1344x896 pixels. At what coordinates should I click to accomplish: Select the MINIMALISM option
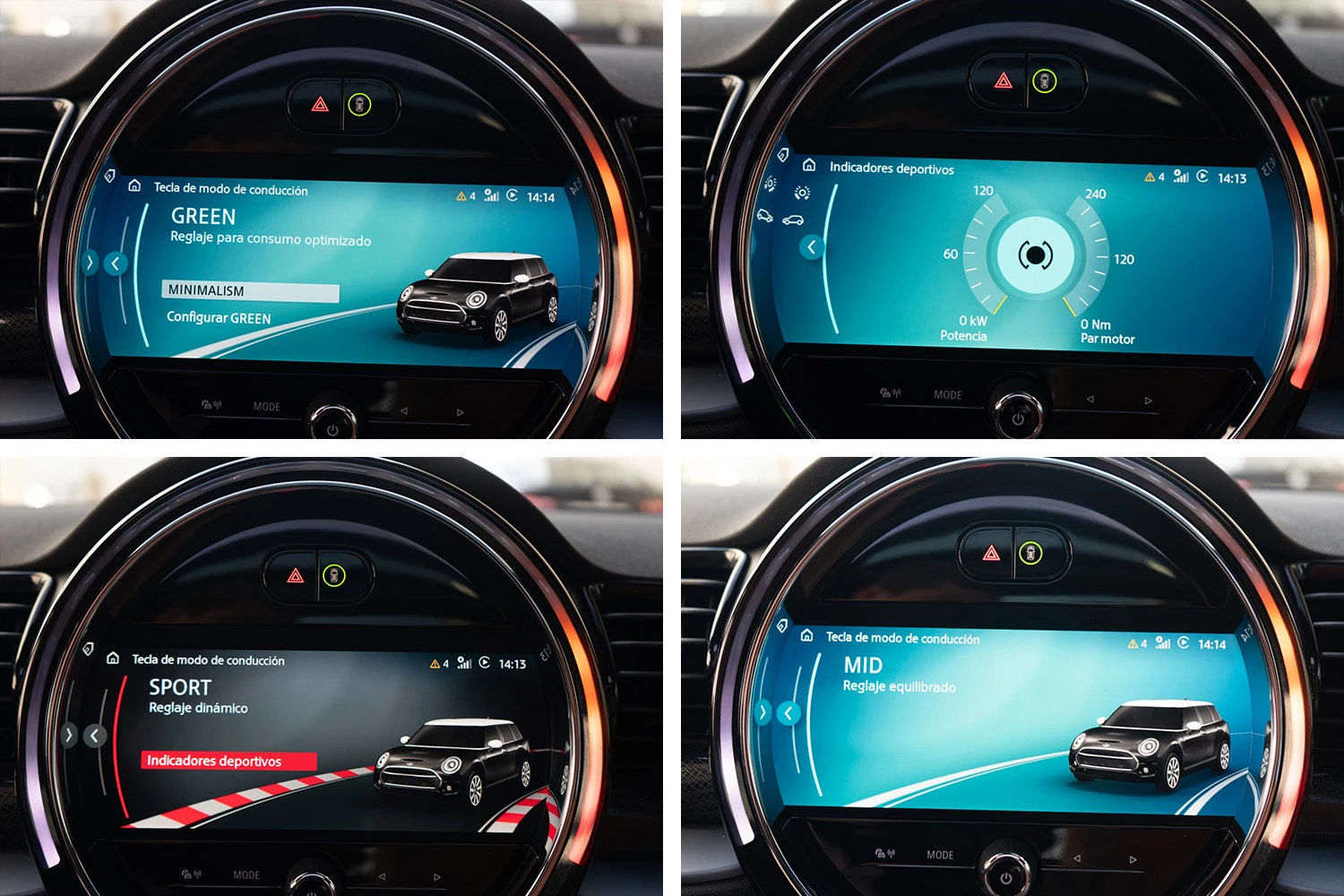(250, 291)
